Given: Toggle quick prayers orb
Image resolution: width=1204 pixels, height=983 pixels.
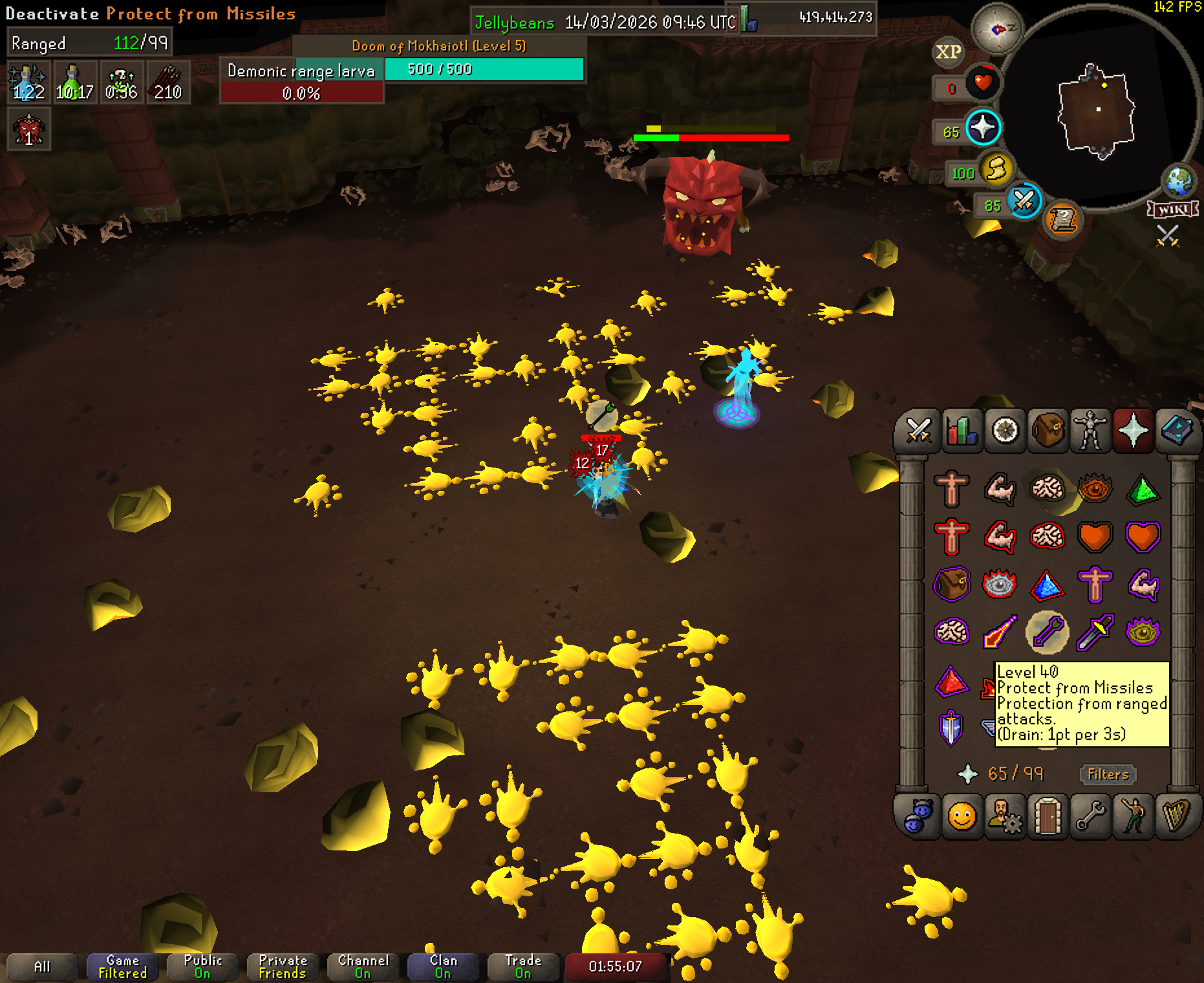Looking at the screenshot, I should coord(983,127).
